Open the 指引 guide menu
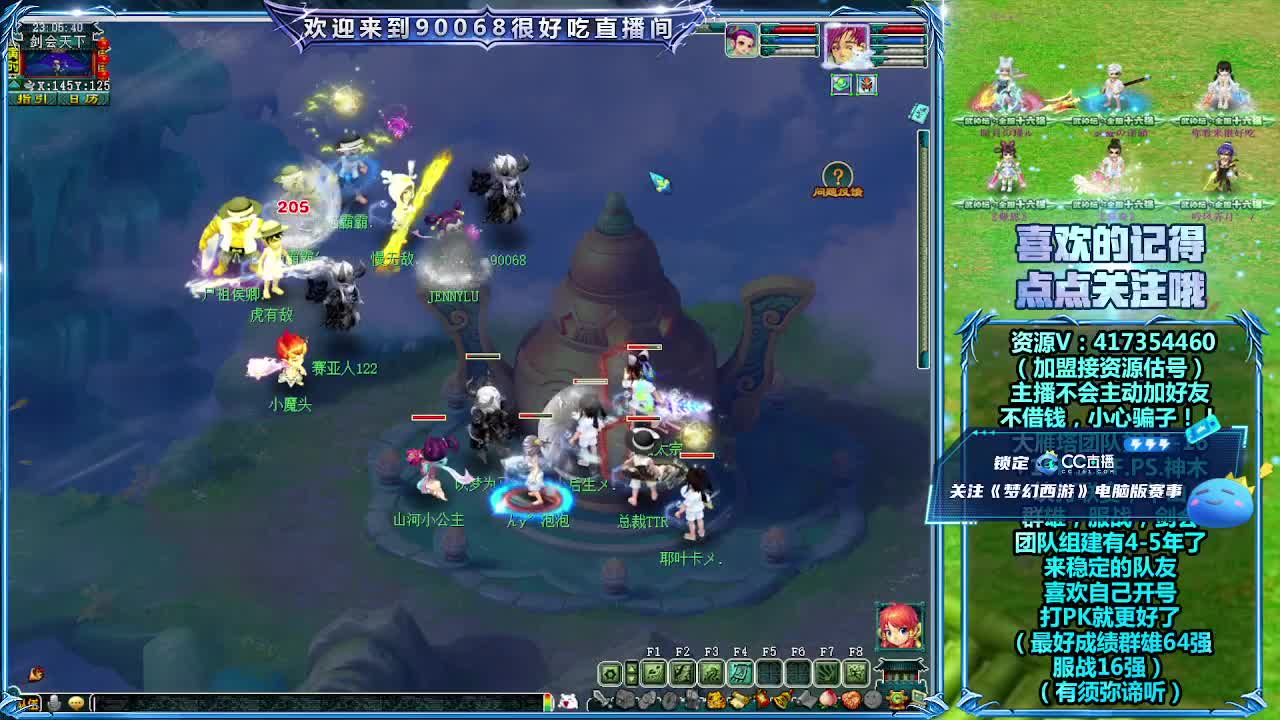Image resolution: width=1280 pixels, height=720 pixels. tap(32, 98)
